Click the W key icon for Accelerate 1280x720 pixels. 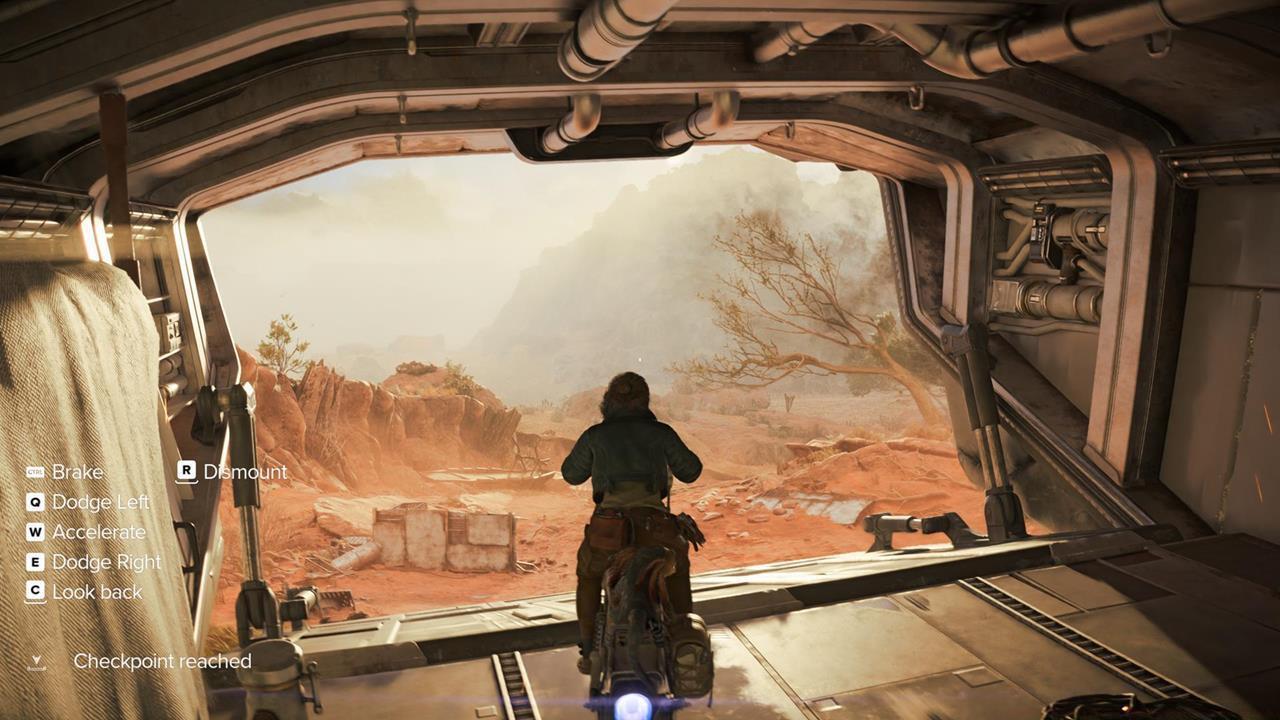pyautogui.click(x=33, y=532)
